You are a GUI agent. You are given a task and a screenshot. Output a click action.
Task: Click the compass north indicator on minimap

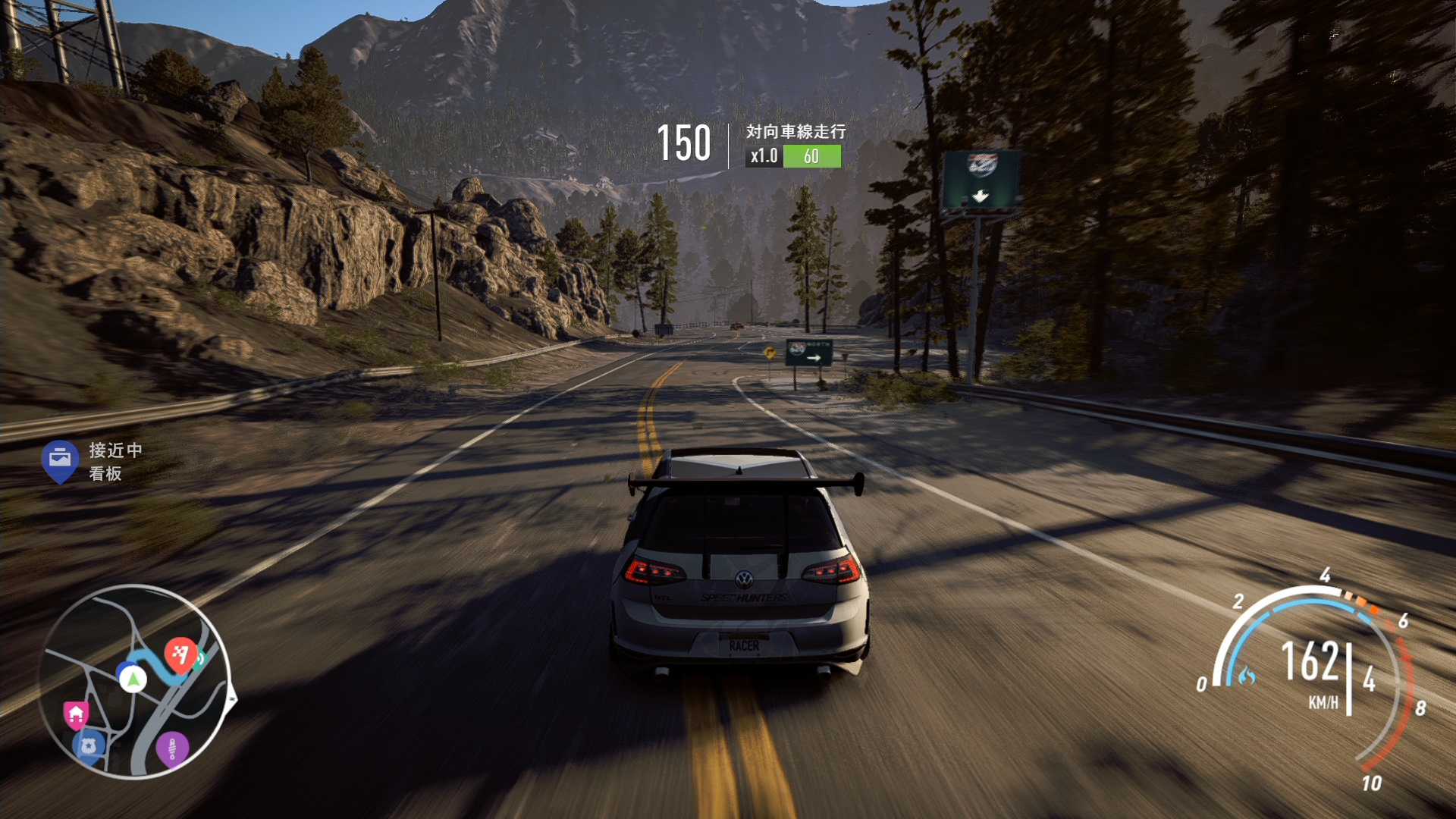(x=233, y=699)
